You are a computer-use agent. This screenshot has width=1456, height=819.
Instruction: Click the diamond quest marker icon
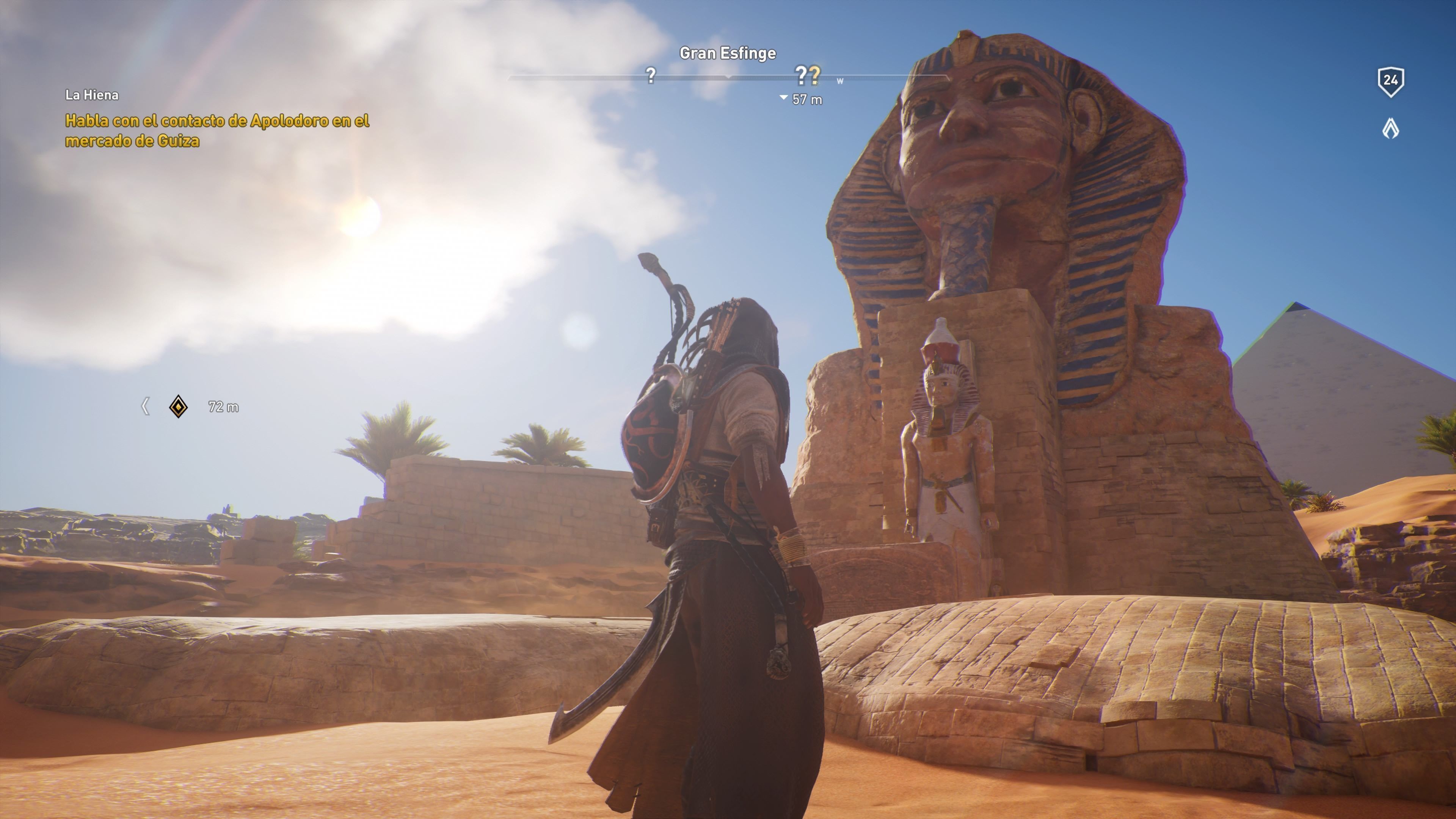tap(179, 406)
